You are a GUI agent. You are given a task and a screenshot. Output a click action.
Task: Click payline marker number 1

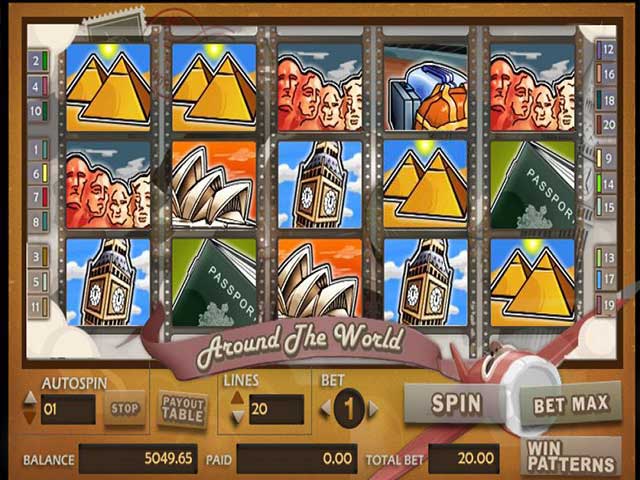[38, 149]
